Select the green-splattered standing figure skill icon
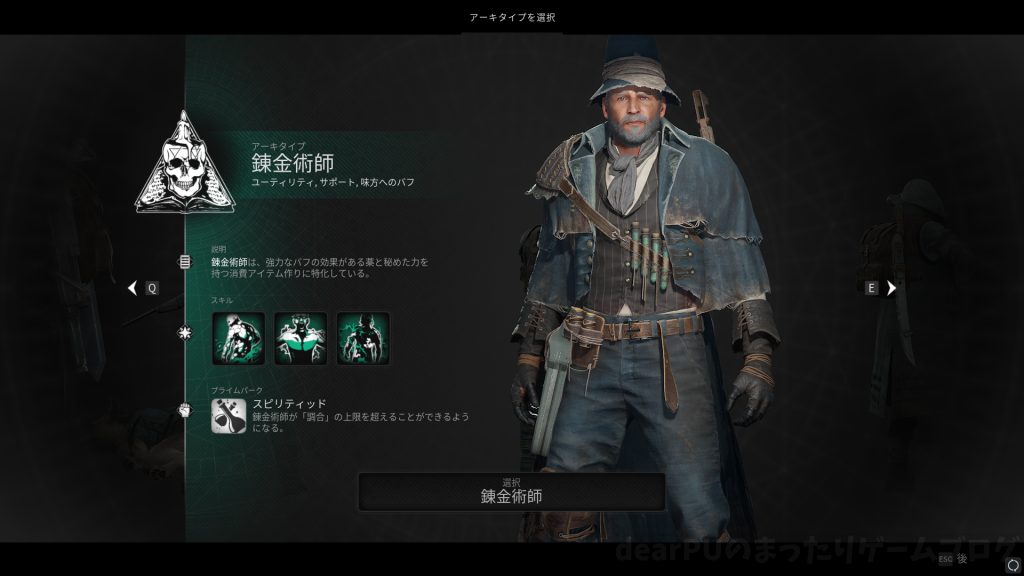 (362, 338)
